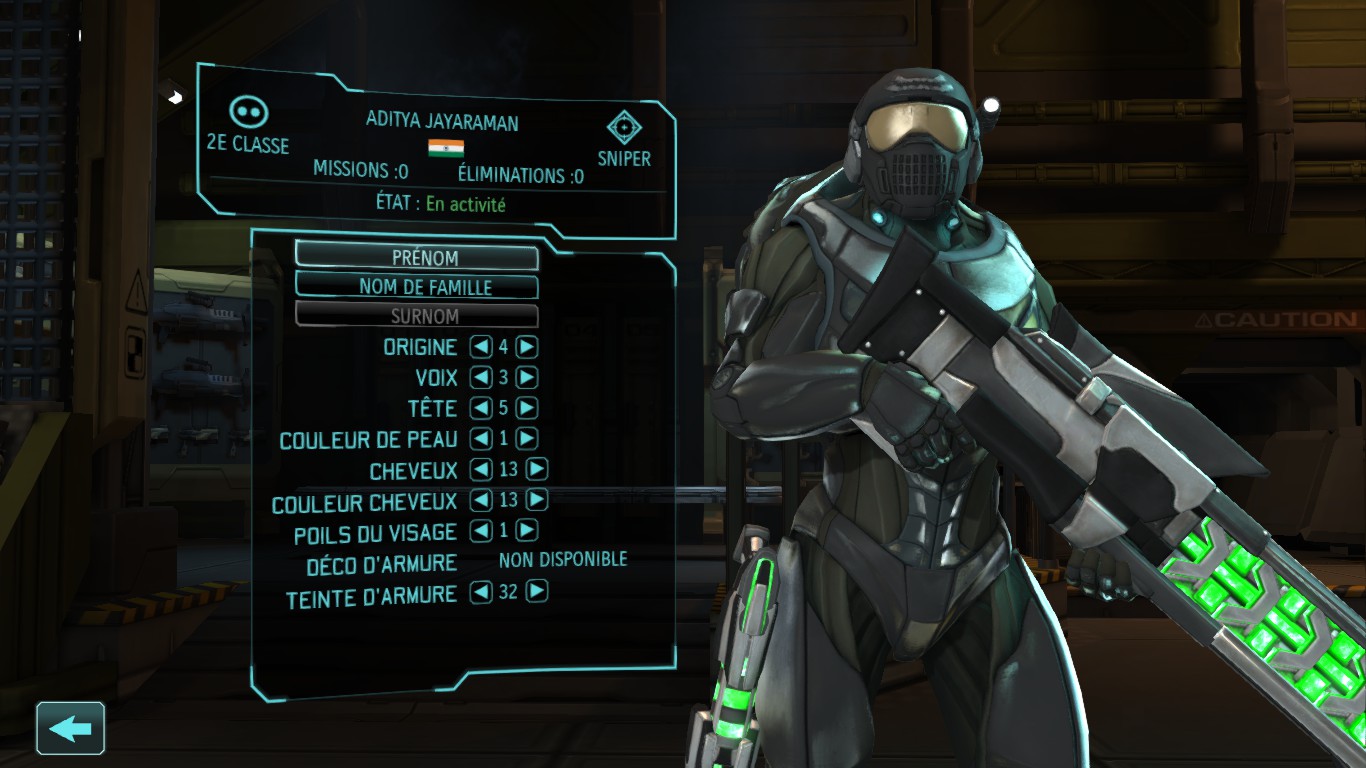Image resolution: width=1366 pixels, height=768 pixels.
Task: Decrease Couleur de peau value
Action: point(481,439)
